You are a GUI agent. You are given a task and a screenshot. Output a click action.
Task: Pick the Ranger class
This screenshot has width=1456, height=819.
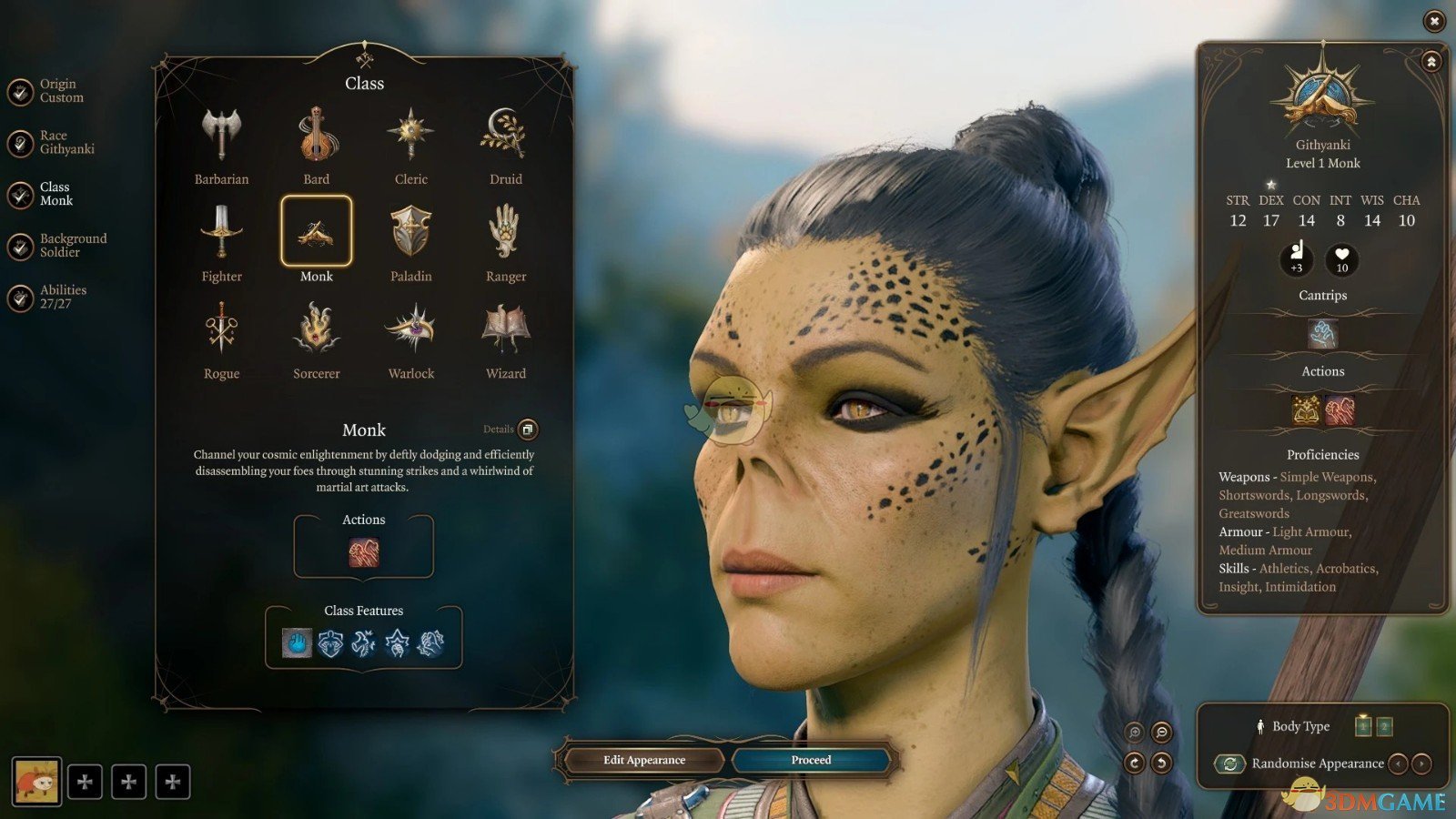(505, 233)
